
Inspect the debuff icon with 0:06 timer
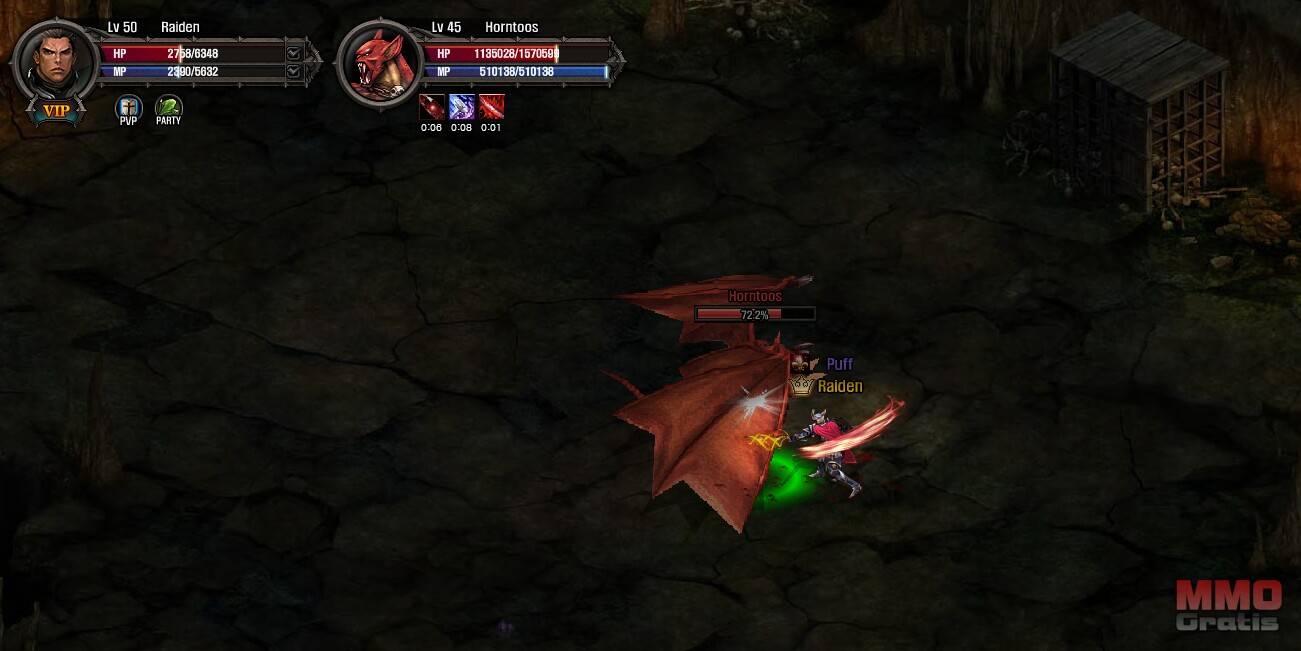tap(431, 107)
